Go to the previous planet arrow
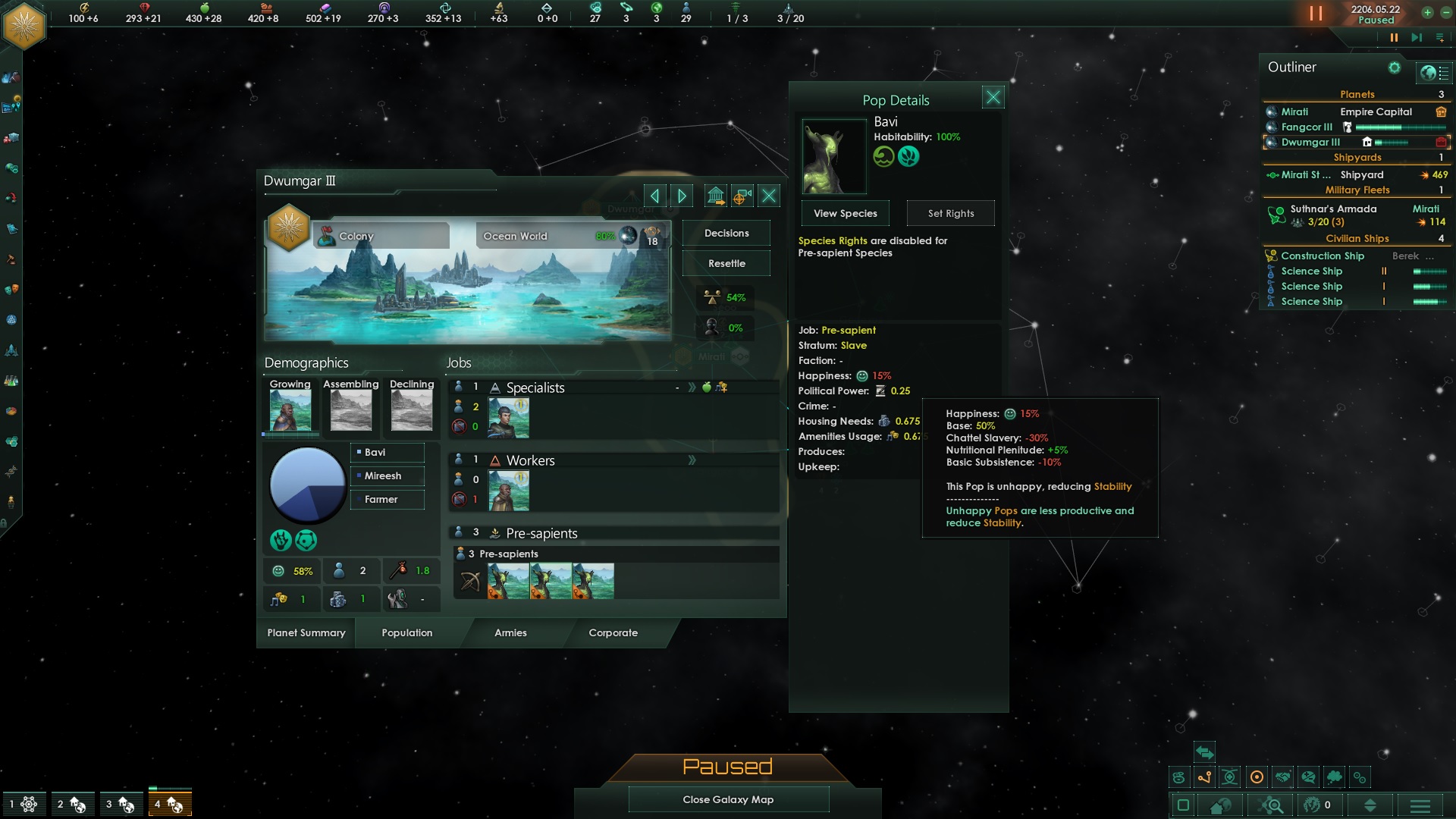Screen dimensions: 1456x819 654,196
